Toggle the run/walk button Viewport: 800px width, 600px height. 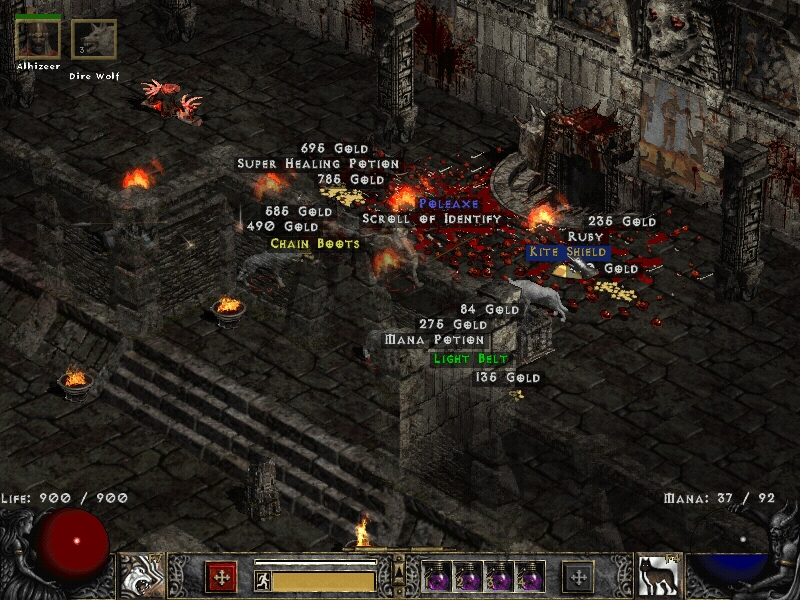point(262,582)
